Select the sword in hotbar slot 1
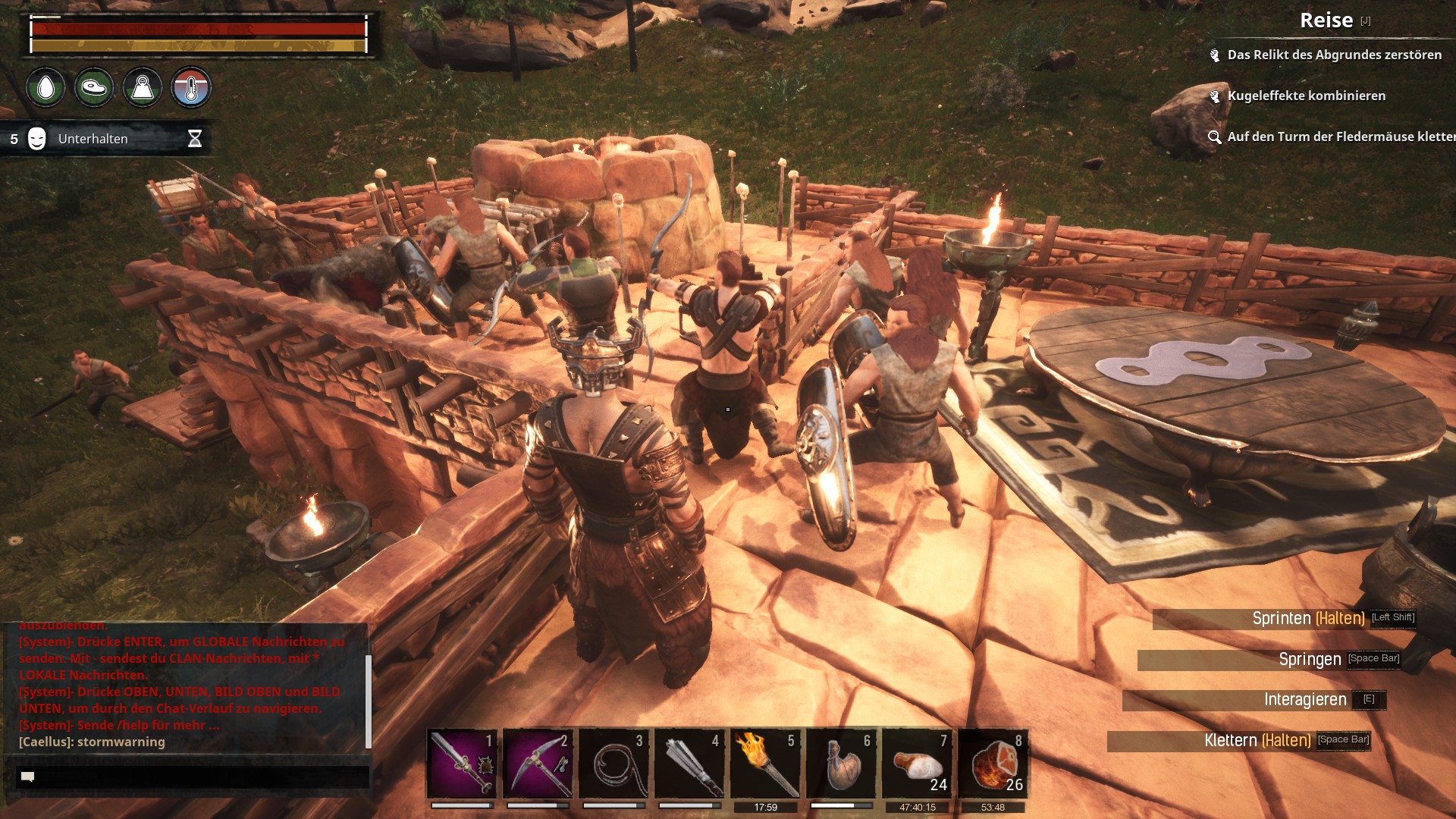 (462, 763)
